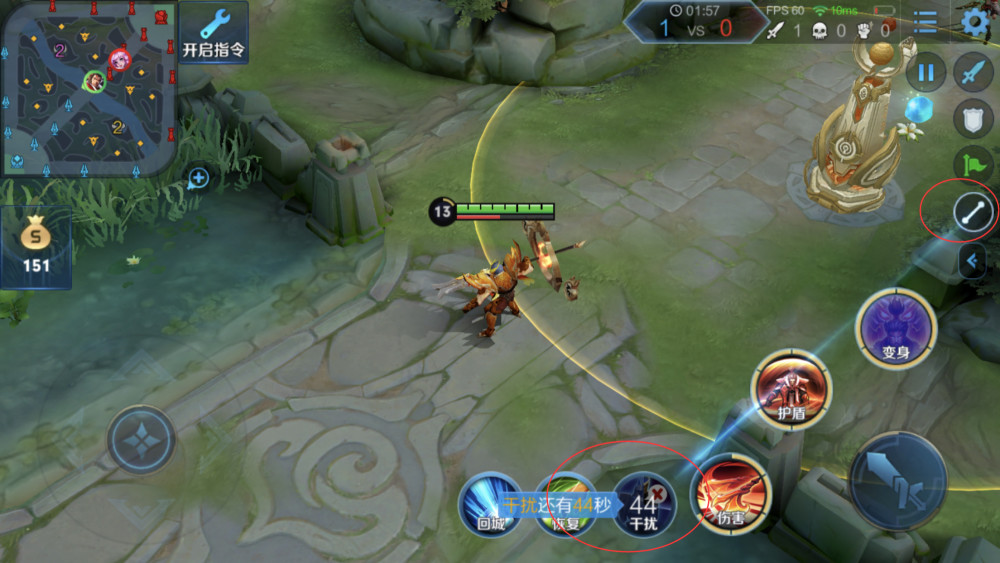Screen dimensions: 1000x563
Task: Trigger the 变身 transform ultimate
Action: coord(896,327)
